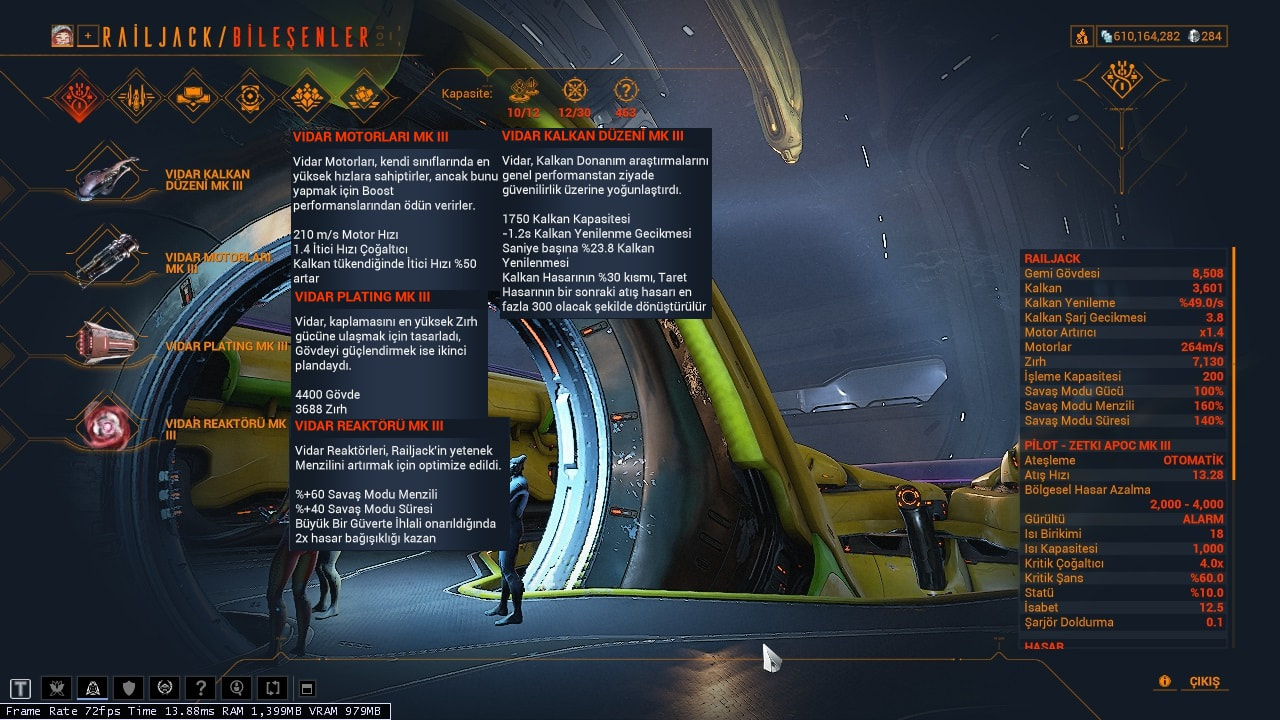Toggle the window overlay icon at toolbar's right end
1280x720 pixels.
306,688
